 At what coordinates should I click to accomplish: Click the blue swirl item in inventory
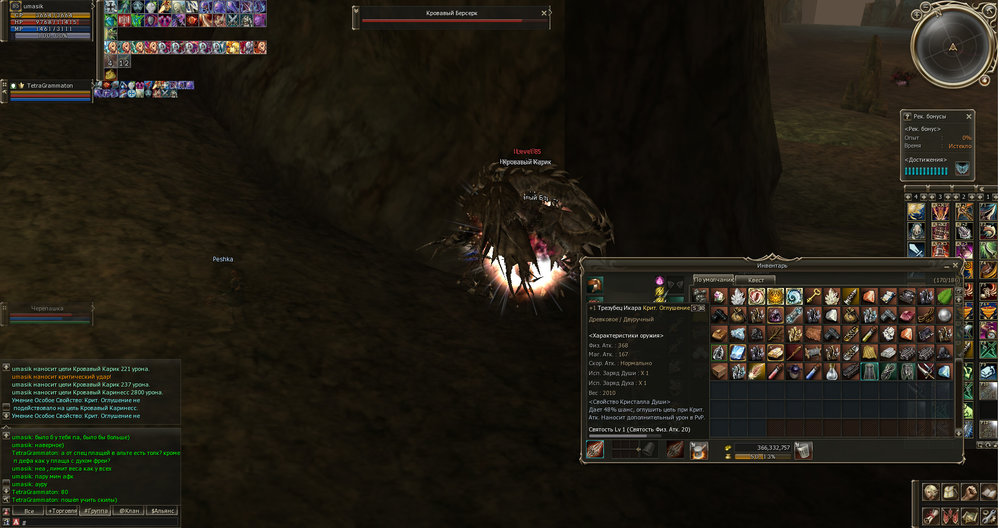(793, 296)
